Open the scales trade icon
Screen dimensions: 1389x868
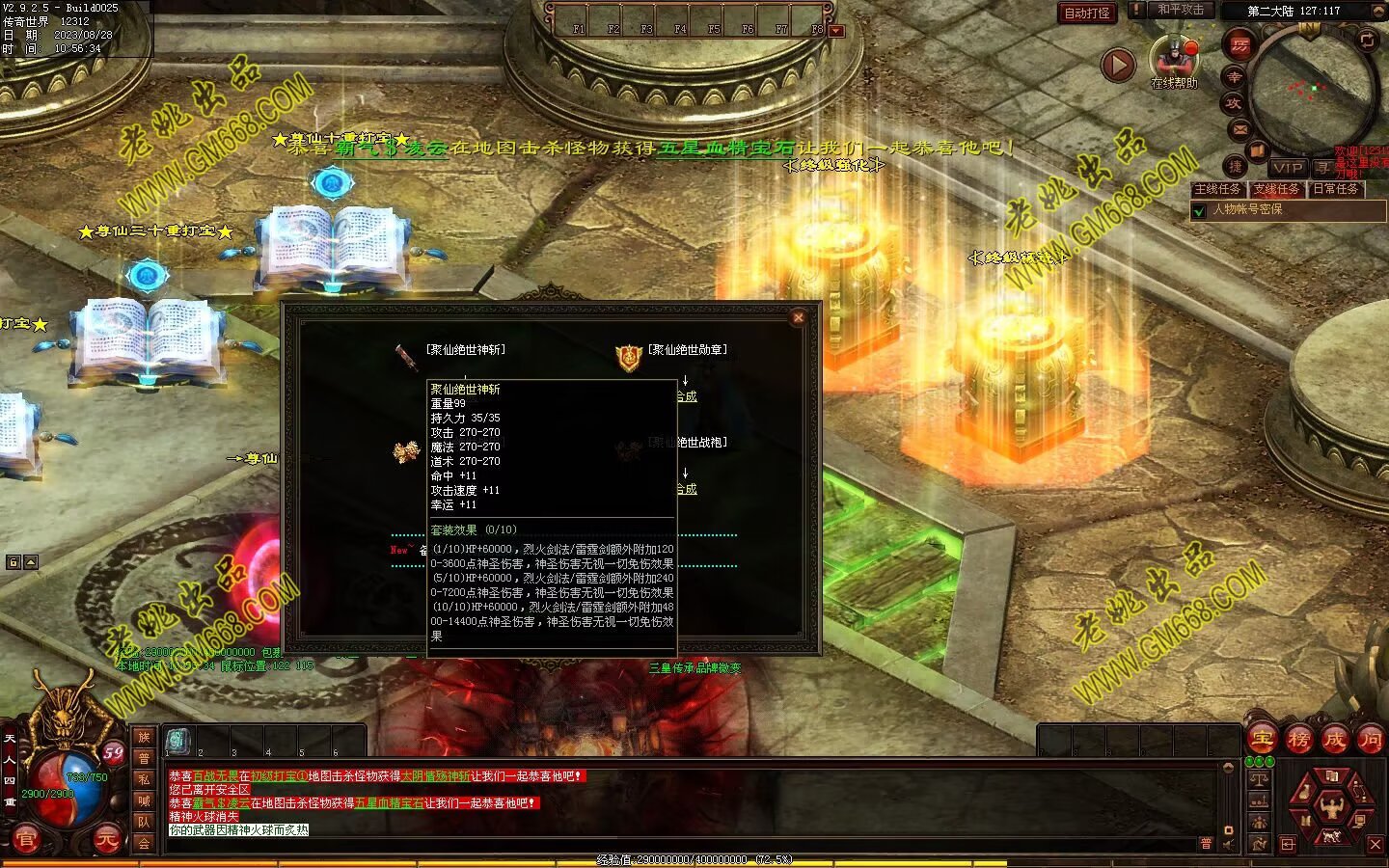pyautogui.click(x=1259, y=777)
